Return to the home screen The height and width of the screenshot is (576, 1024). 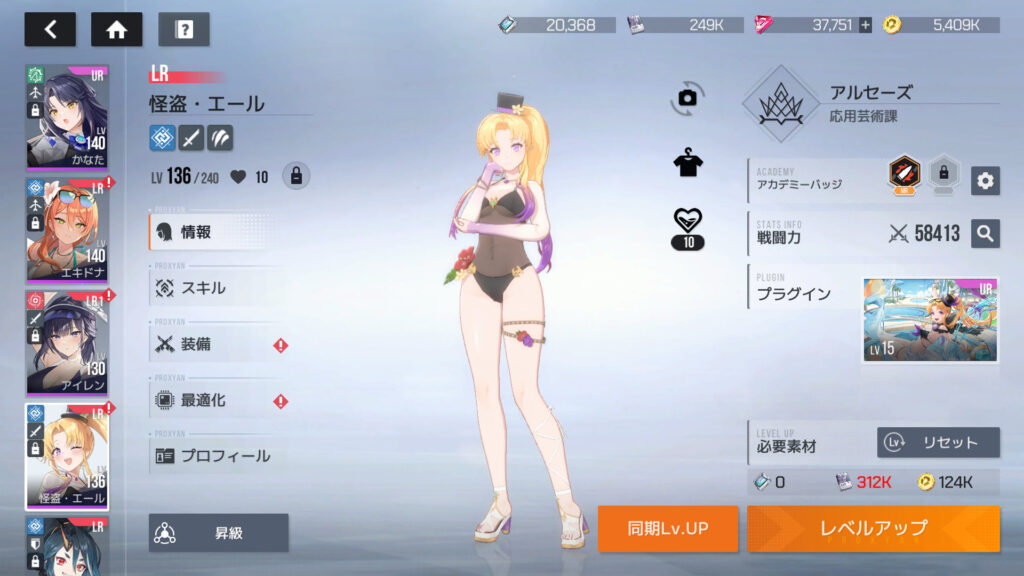pyautogui.click(x=116, y=29)
